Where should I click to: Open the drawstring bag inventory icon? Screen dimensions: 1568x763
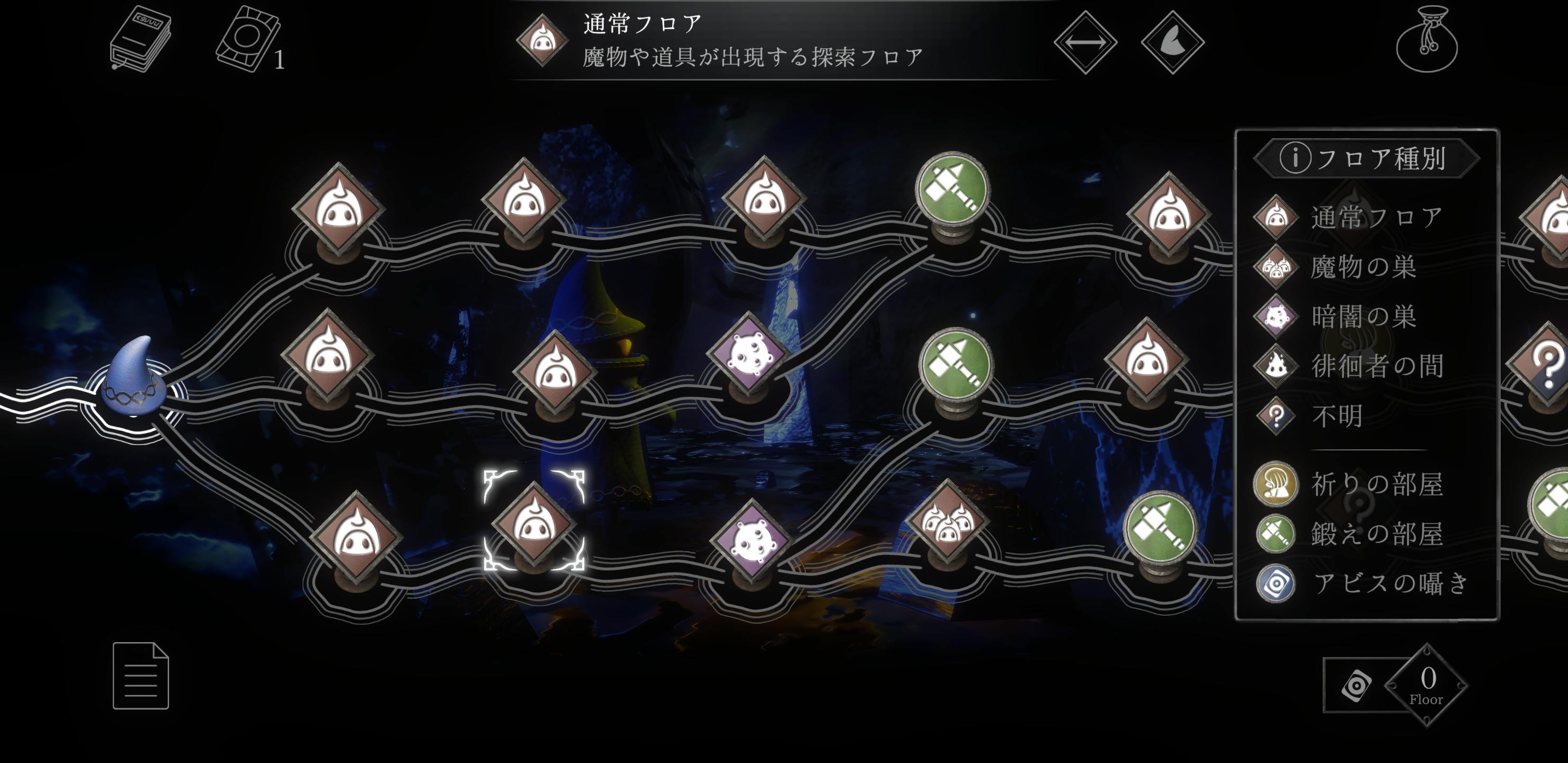pos(1426,40)
